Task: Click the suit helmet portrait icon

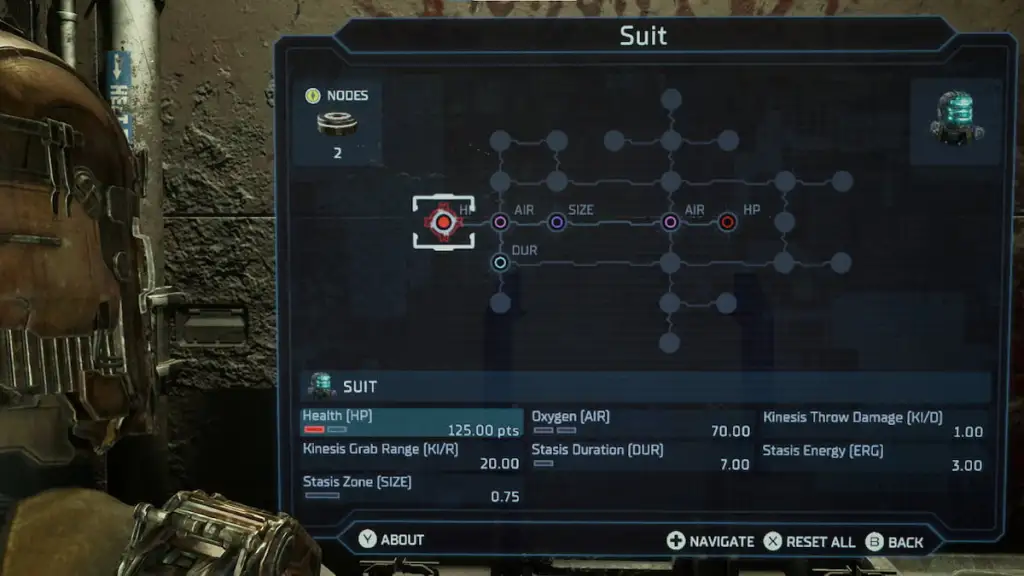Action: pos(957,119)
